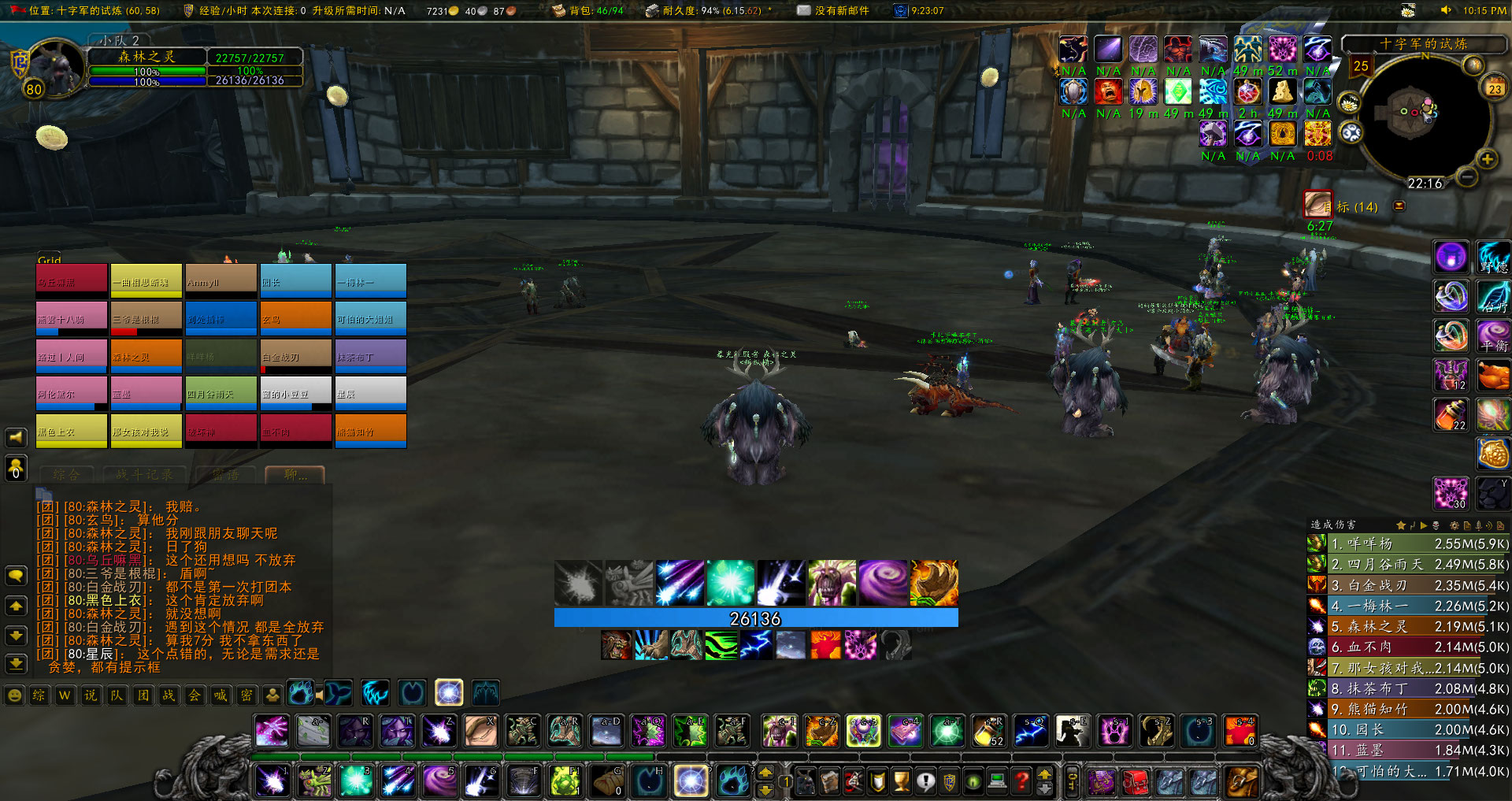Click the 喊 yell chat button below chat
The width and height of the screenshot is (1512, 801).
tap(220, 695)
